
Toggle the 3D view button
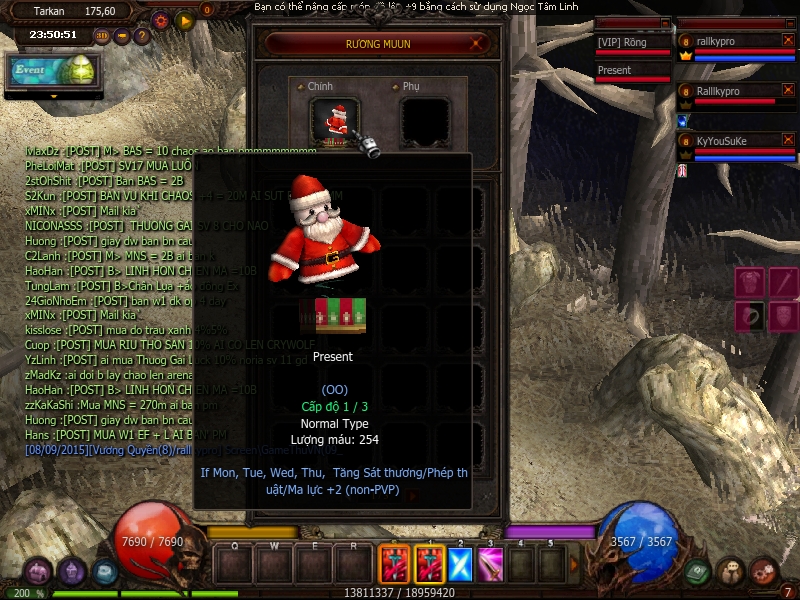103,36
